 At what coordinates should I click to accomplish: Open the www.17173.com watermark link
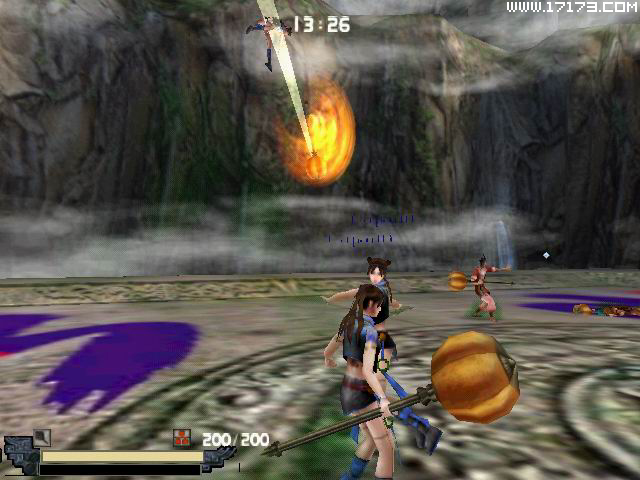(570, 8)
